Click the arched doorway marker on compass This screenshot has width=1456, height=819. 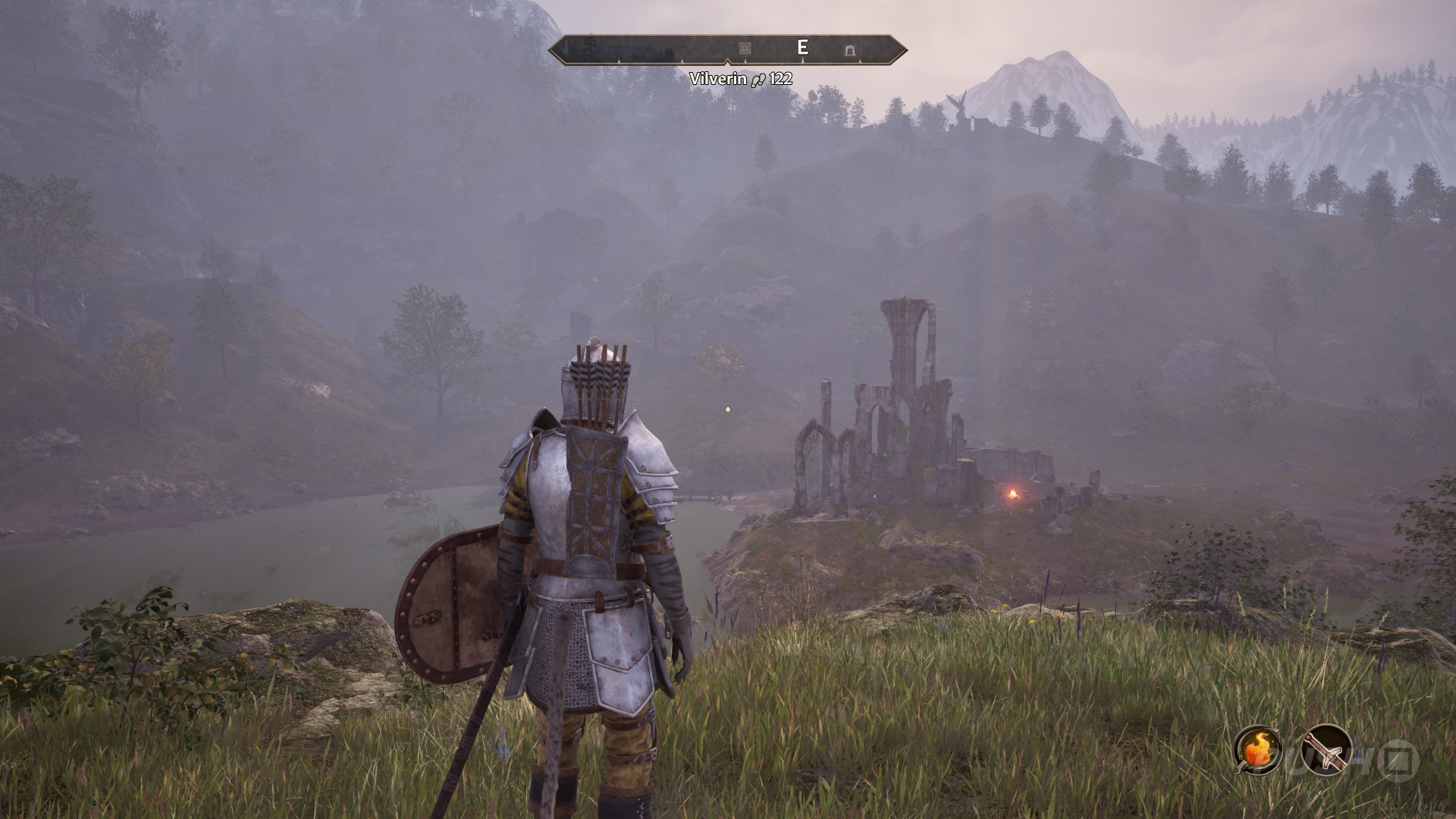[850, 50]
